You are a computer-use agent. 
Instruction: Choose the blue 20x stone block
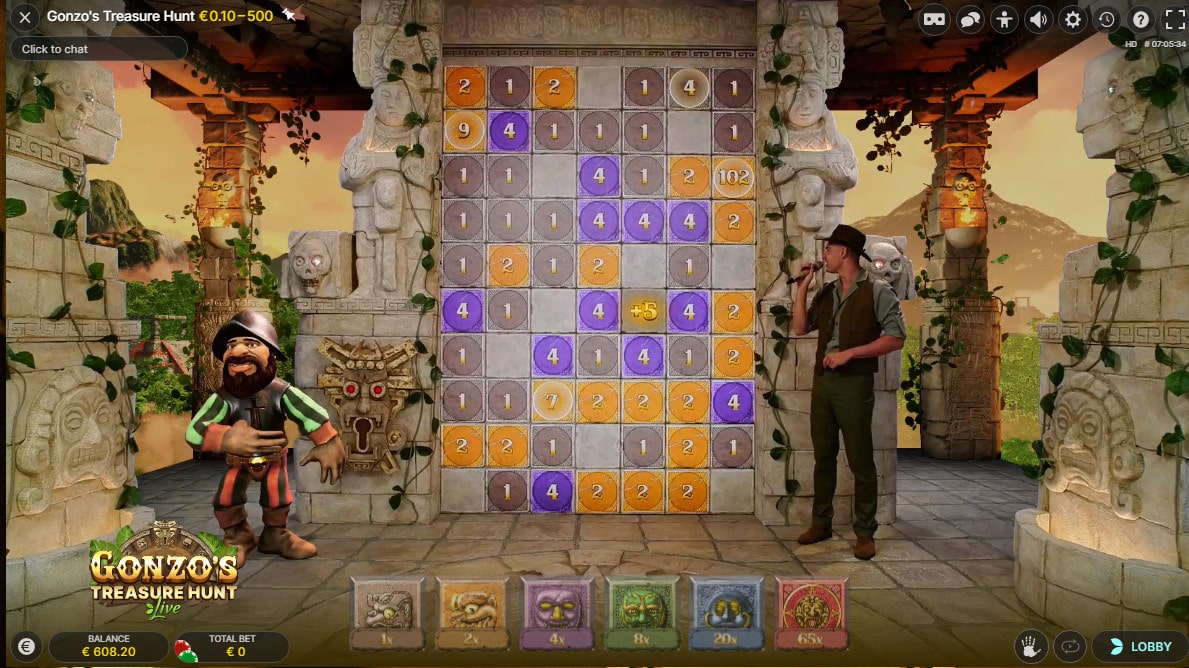click(727, 611)
